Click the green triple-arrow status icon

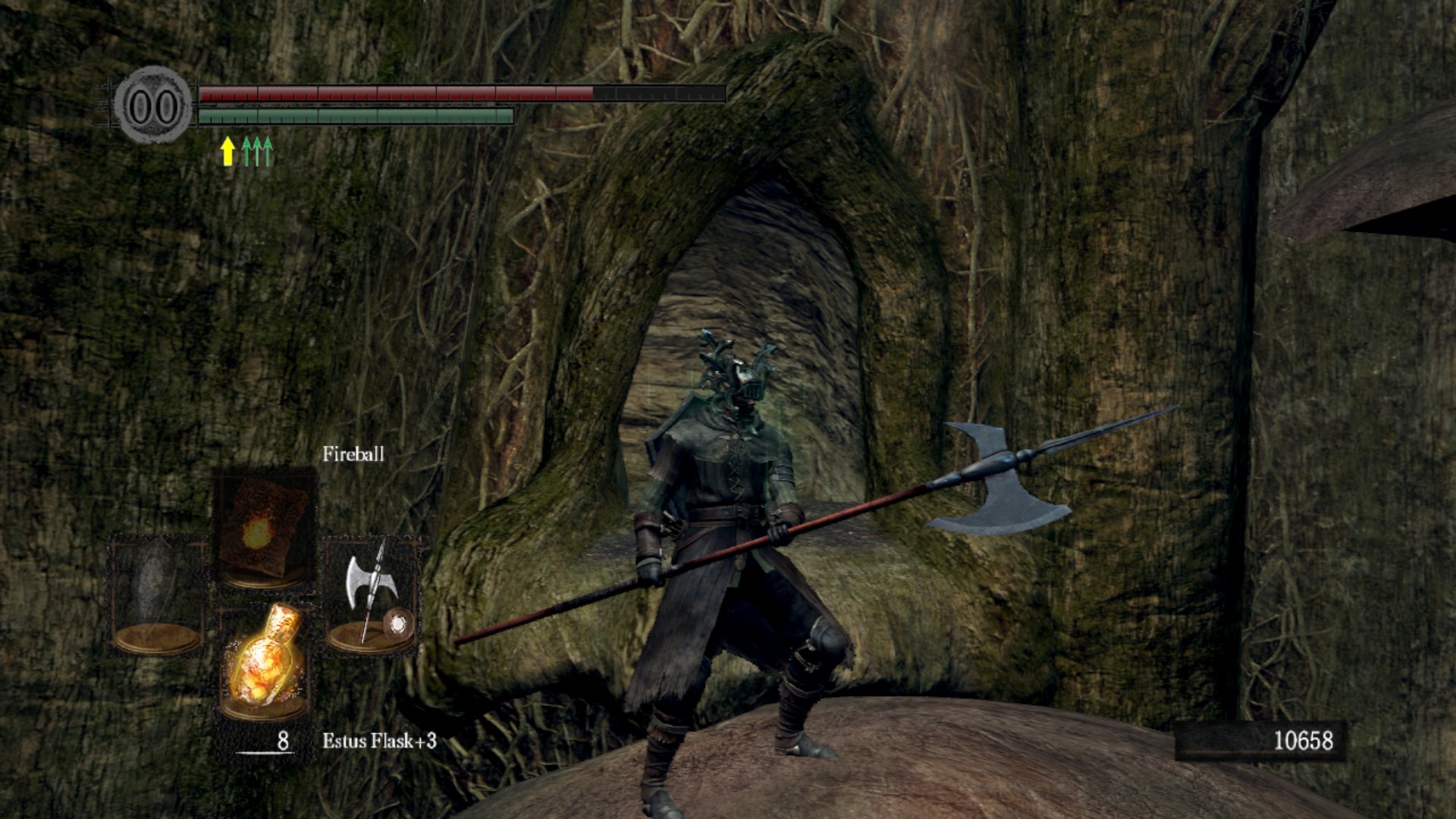[x=257, y=151]
